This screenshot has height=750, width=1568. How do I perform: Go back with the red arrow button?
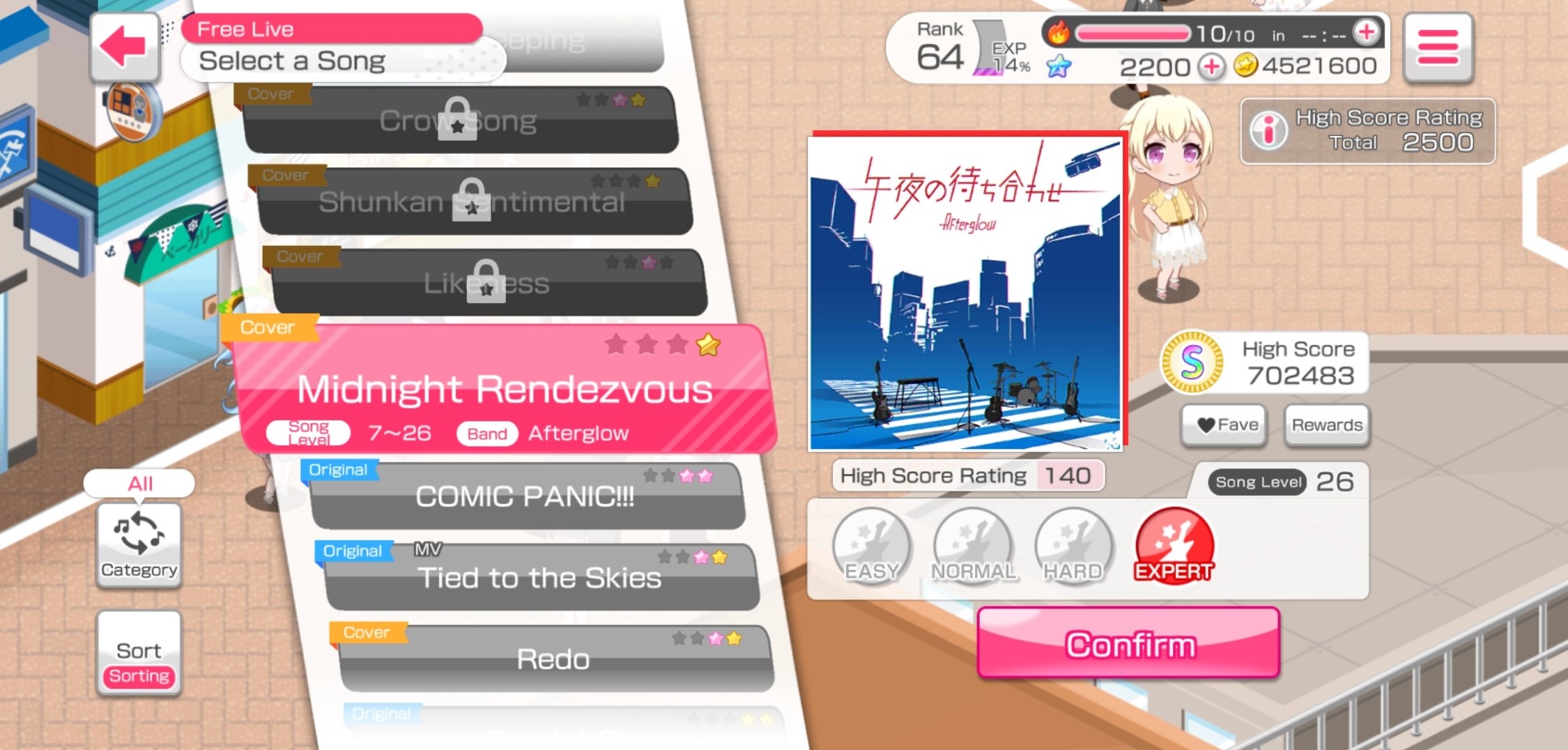(x=124, y=47)
